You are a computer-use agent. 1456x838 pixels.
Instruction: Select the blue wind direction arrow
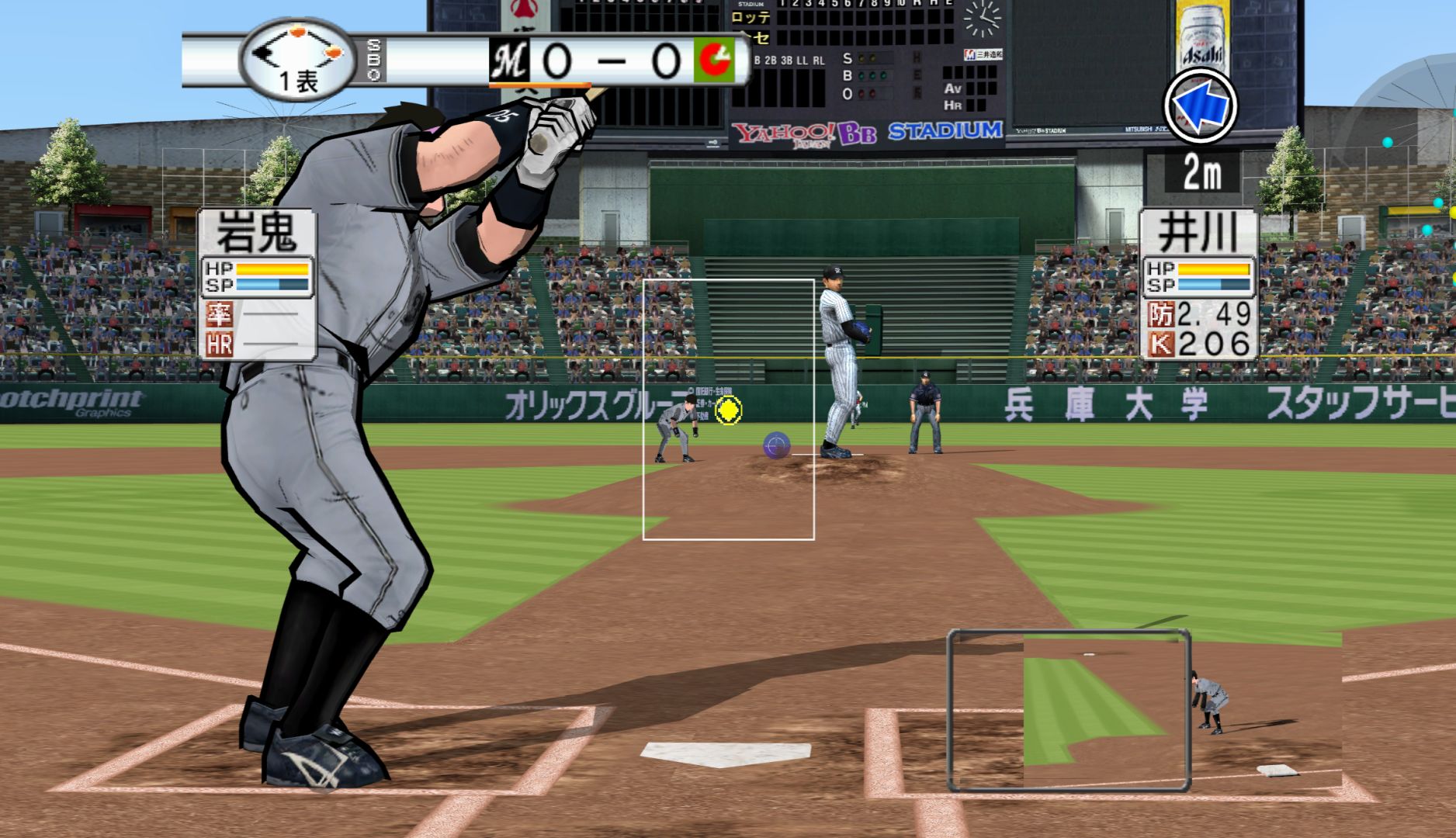(x=1200, y=107)
